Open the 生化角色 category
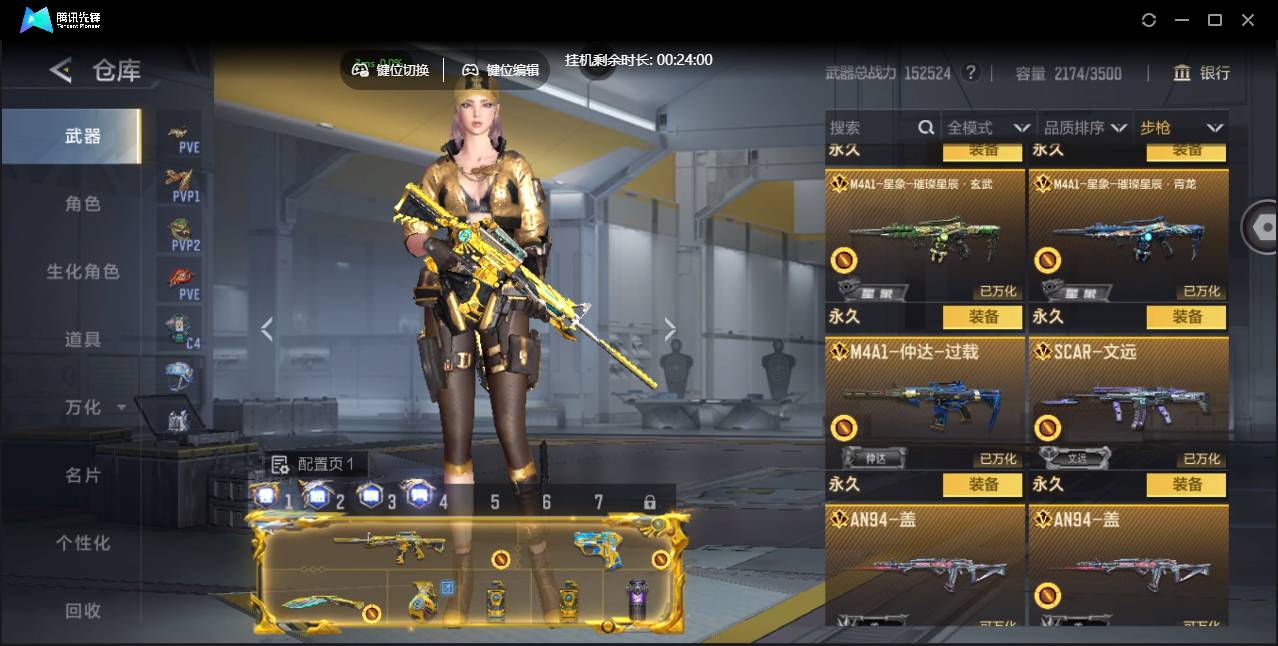The image size is (1278, 646). (83, 272)
